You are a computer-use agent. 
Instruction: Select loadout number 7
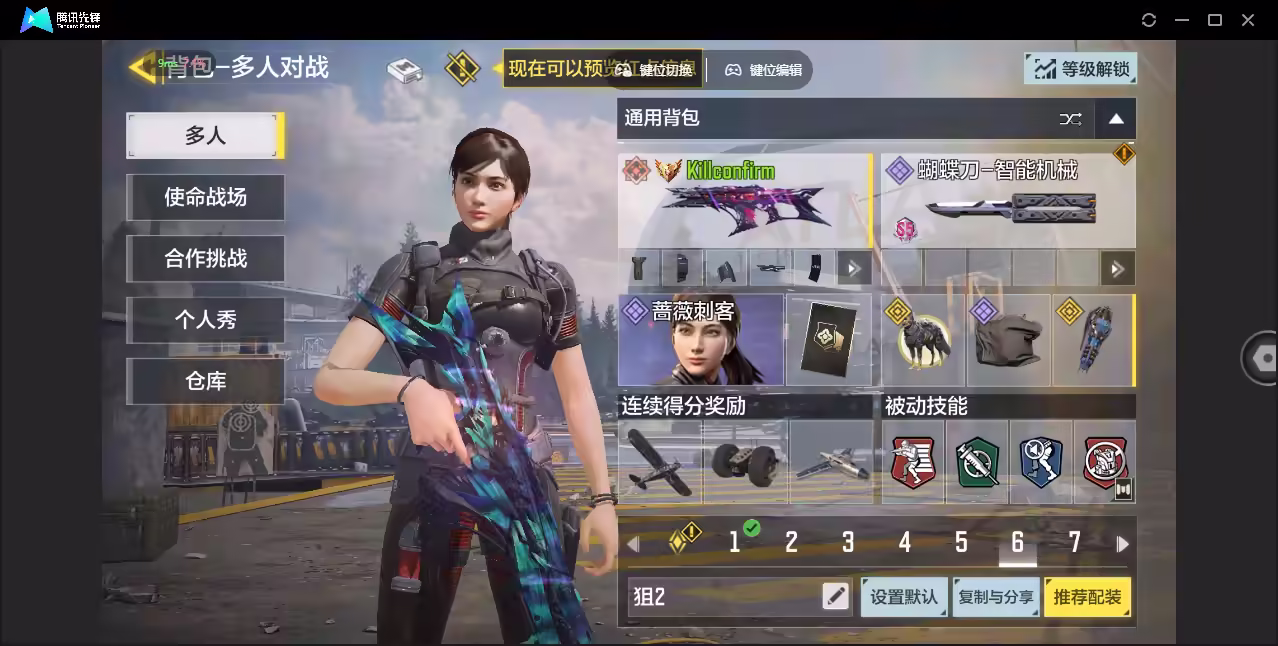coord(1074,543)
